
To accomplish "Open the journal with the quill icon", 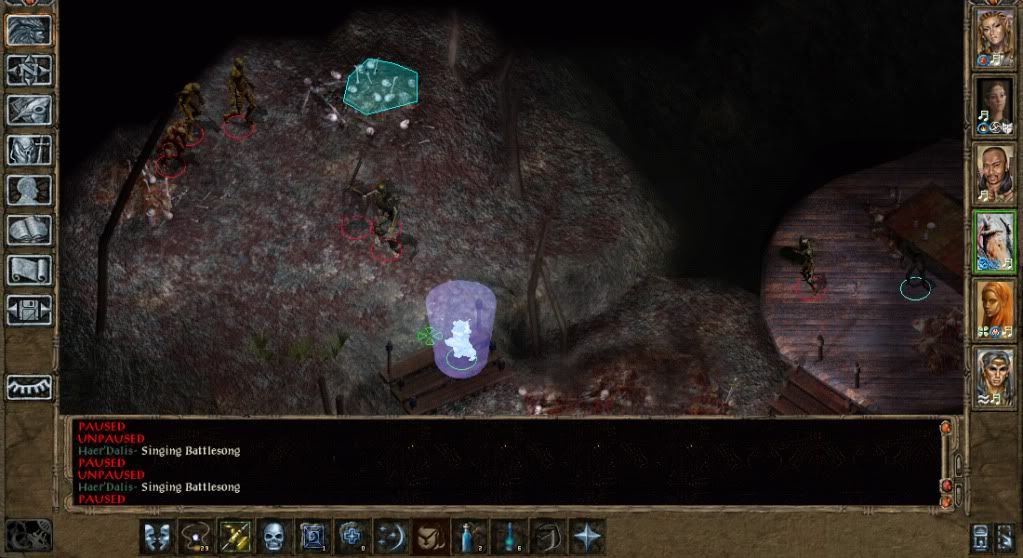I will pos(29,110).
